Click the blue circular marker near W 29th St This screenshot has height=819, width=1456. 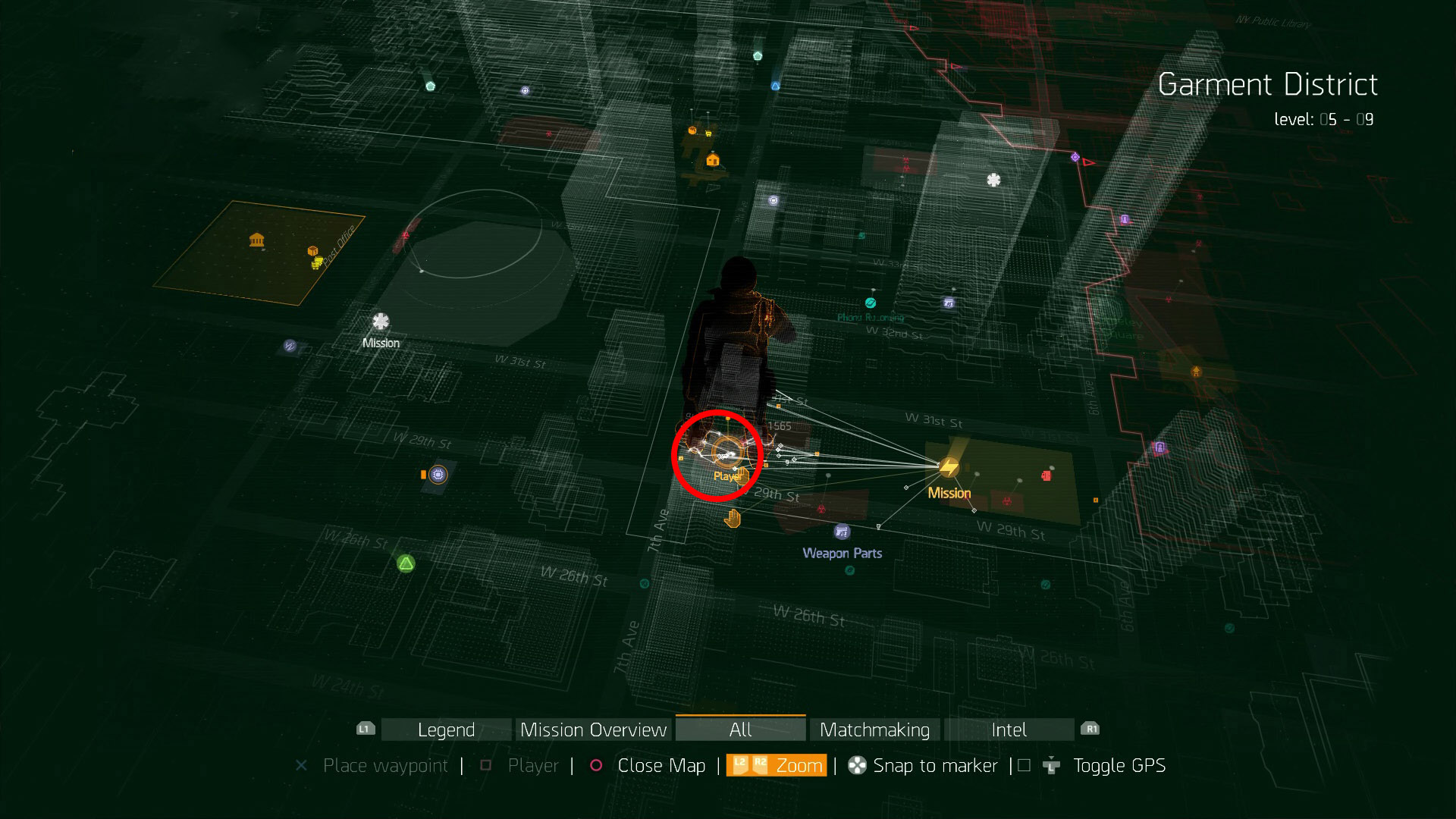click(x=438, y=475)
